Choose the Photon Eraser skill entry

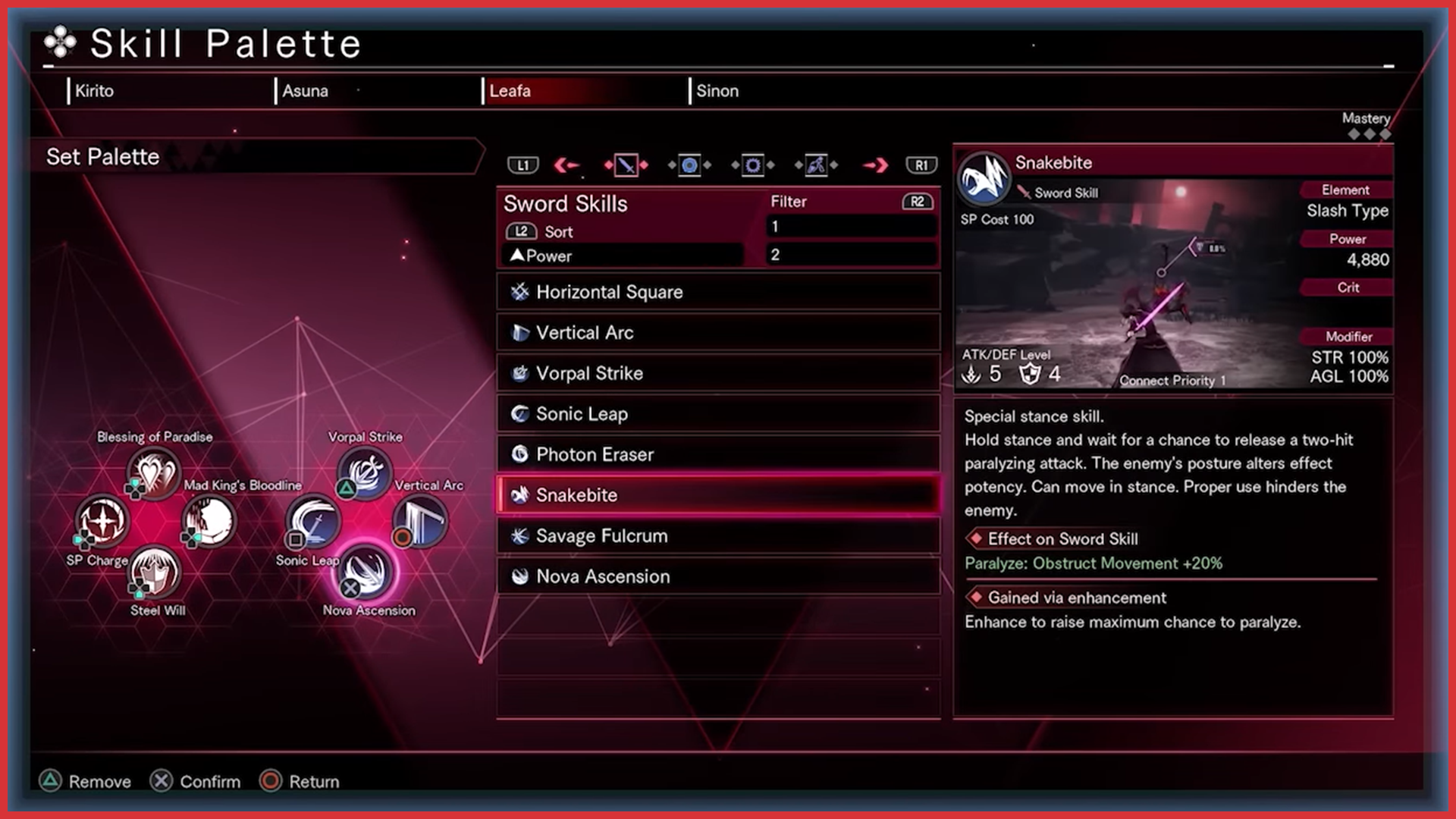[x=717, y=454]
